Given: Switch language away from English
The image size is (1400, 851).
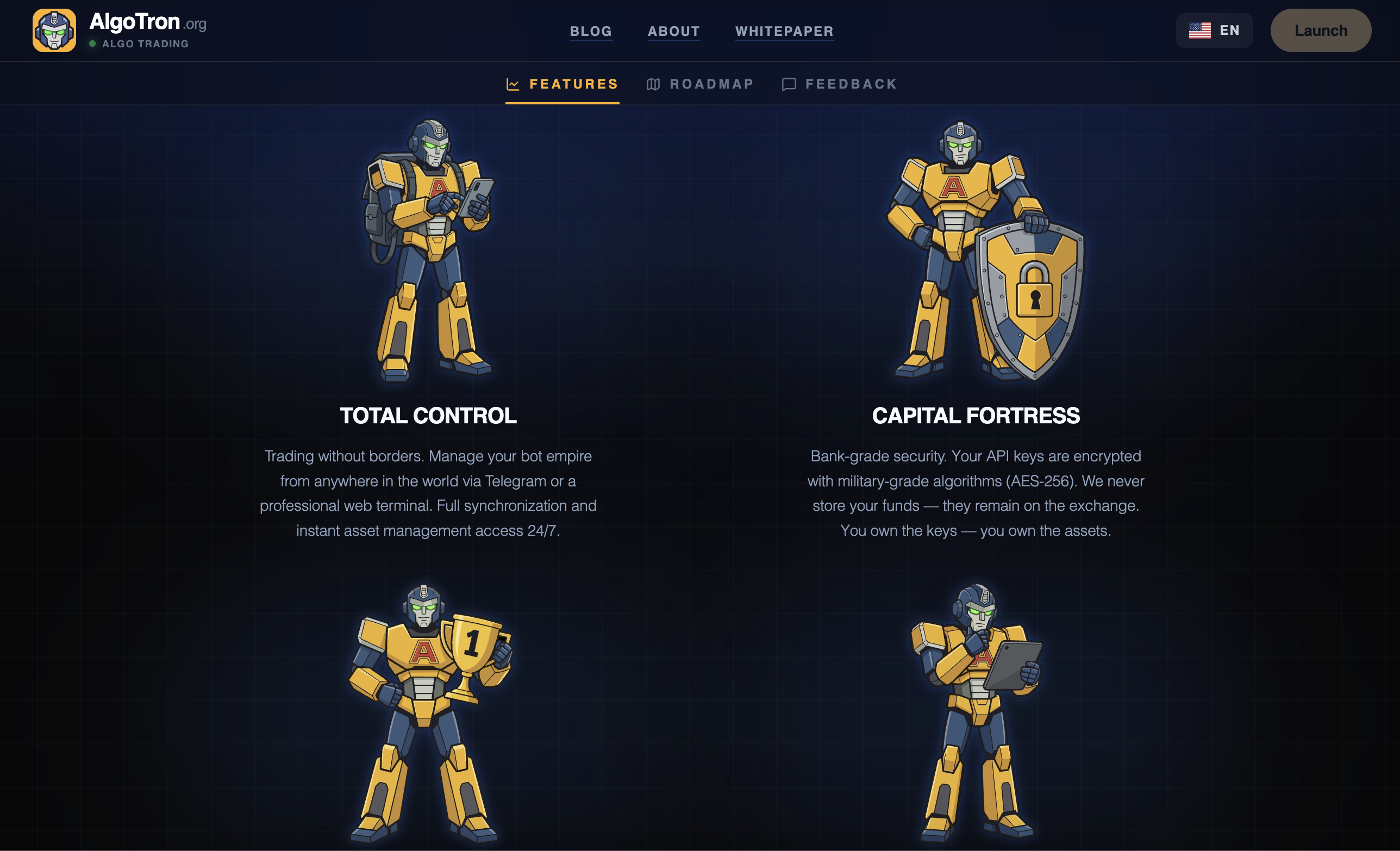Looking at the screenshot, I should (x=1215, y=30).
